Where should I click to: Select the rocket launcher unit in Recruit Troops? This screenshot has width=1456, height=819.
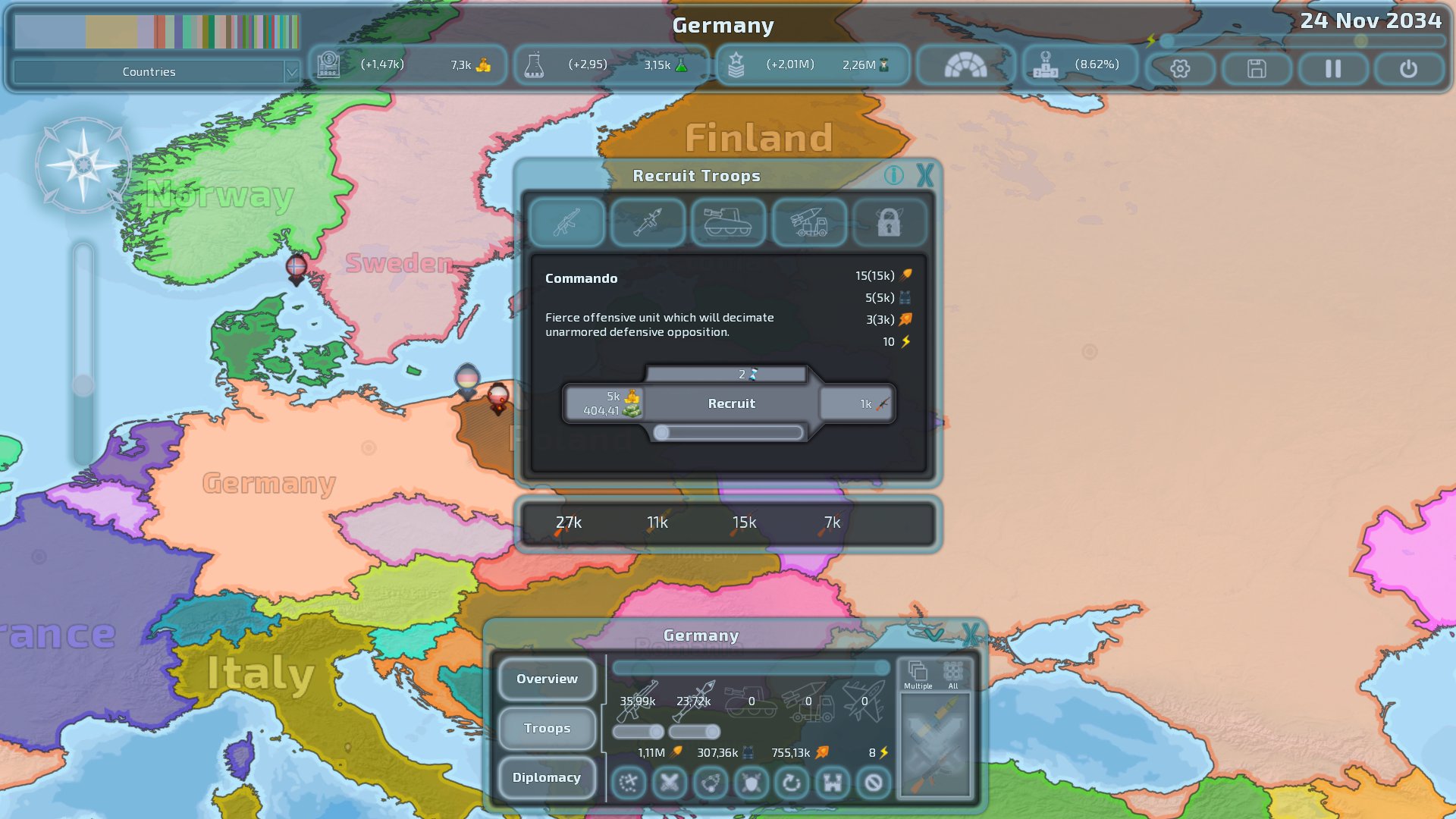pos(648,222)
